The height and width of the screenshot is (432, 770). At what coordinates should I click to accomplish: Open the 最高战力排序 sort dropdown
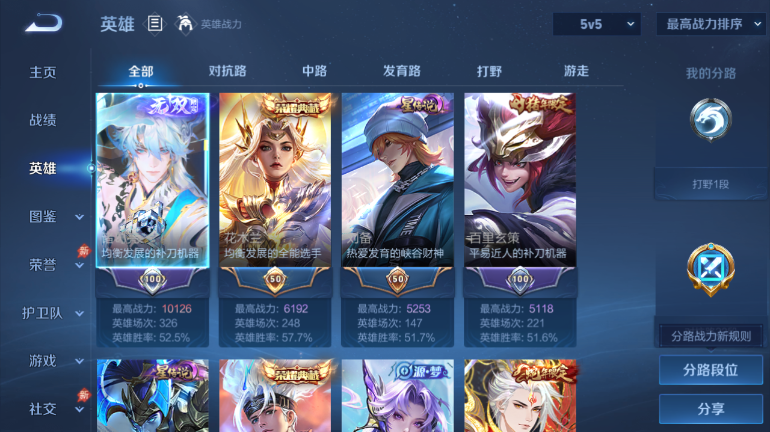(711, 24)
